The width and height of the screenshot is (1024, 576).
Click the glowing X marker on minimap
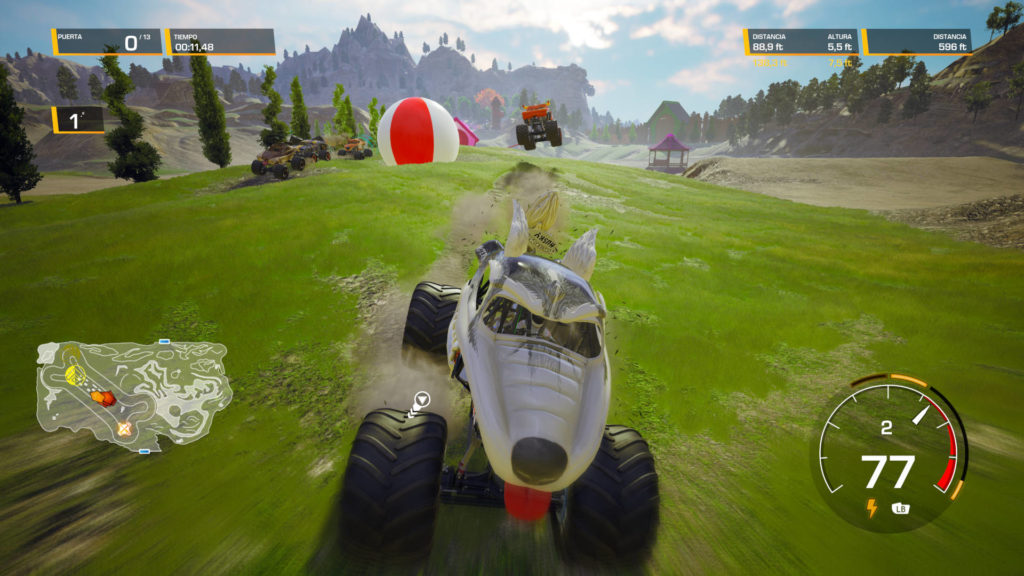pos(124,428)
